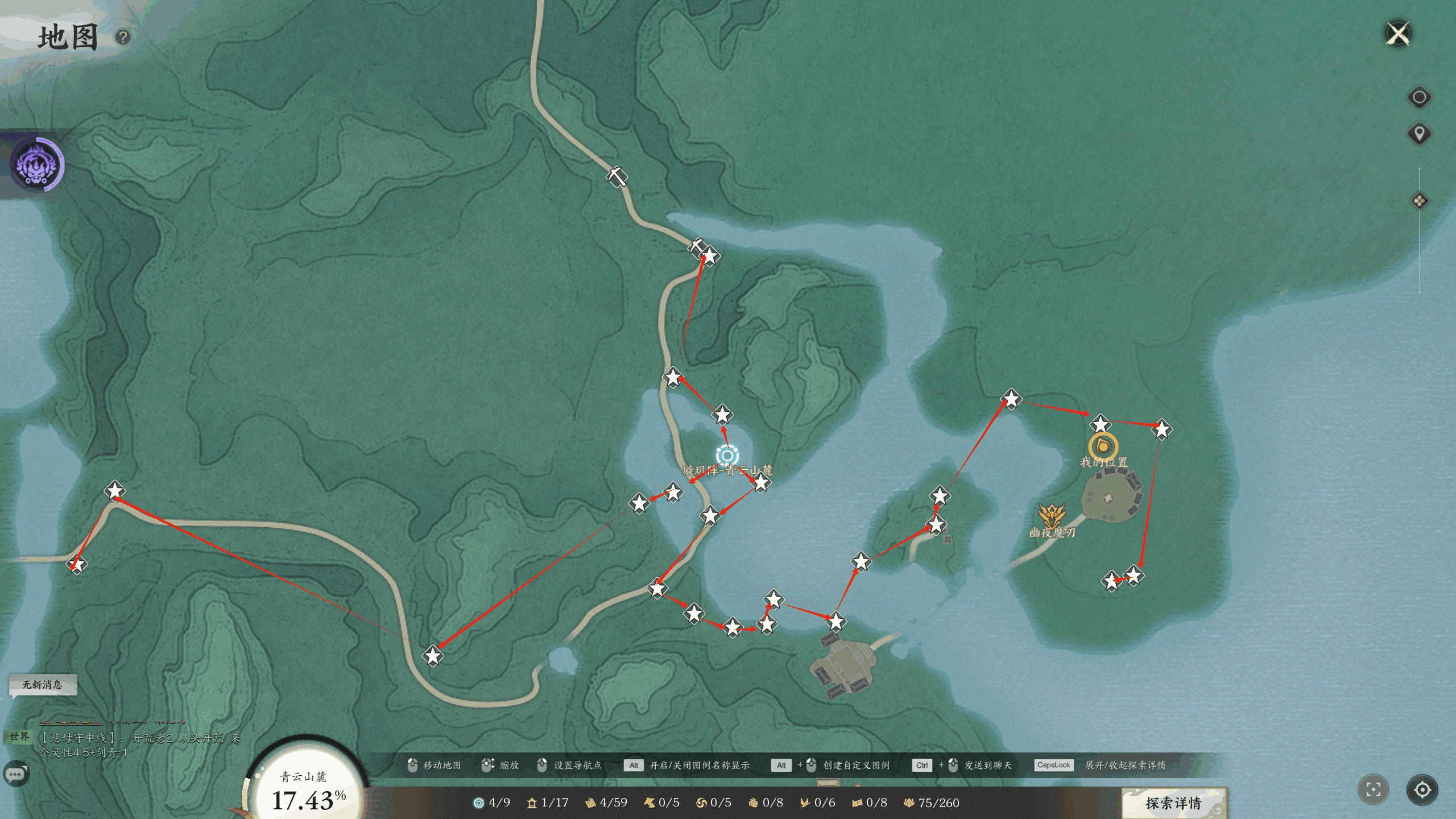Screen dimensions: 1456x819
Task: Select the purple demon boss icon
Action: click(37, 164)
